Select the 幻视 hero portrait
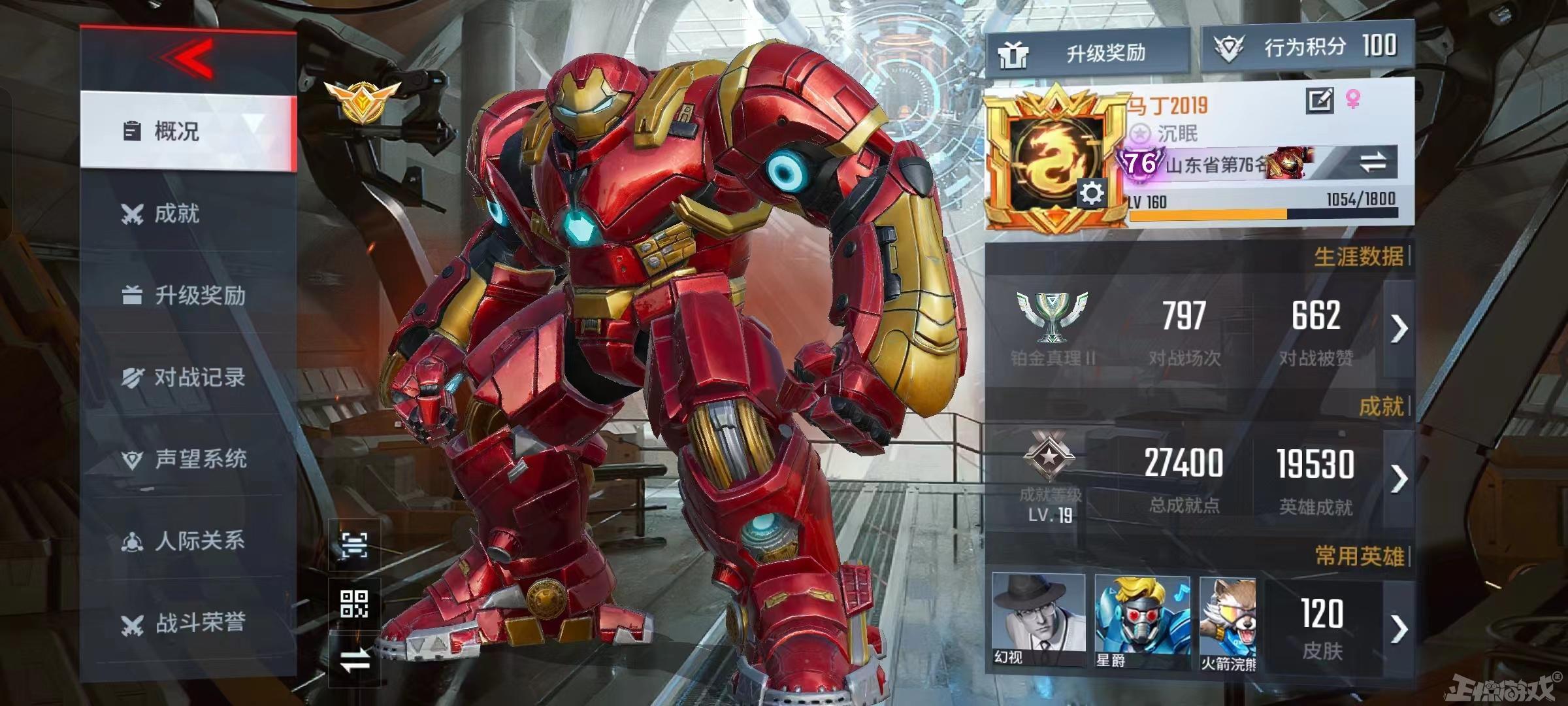Viewport: 1568px width, 706px height. [1038, 621]
